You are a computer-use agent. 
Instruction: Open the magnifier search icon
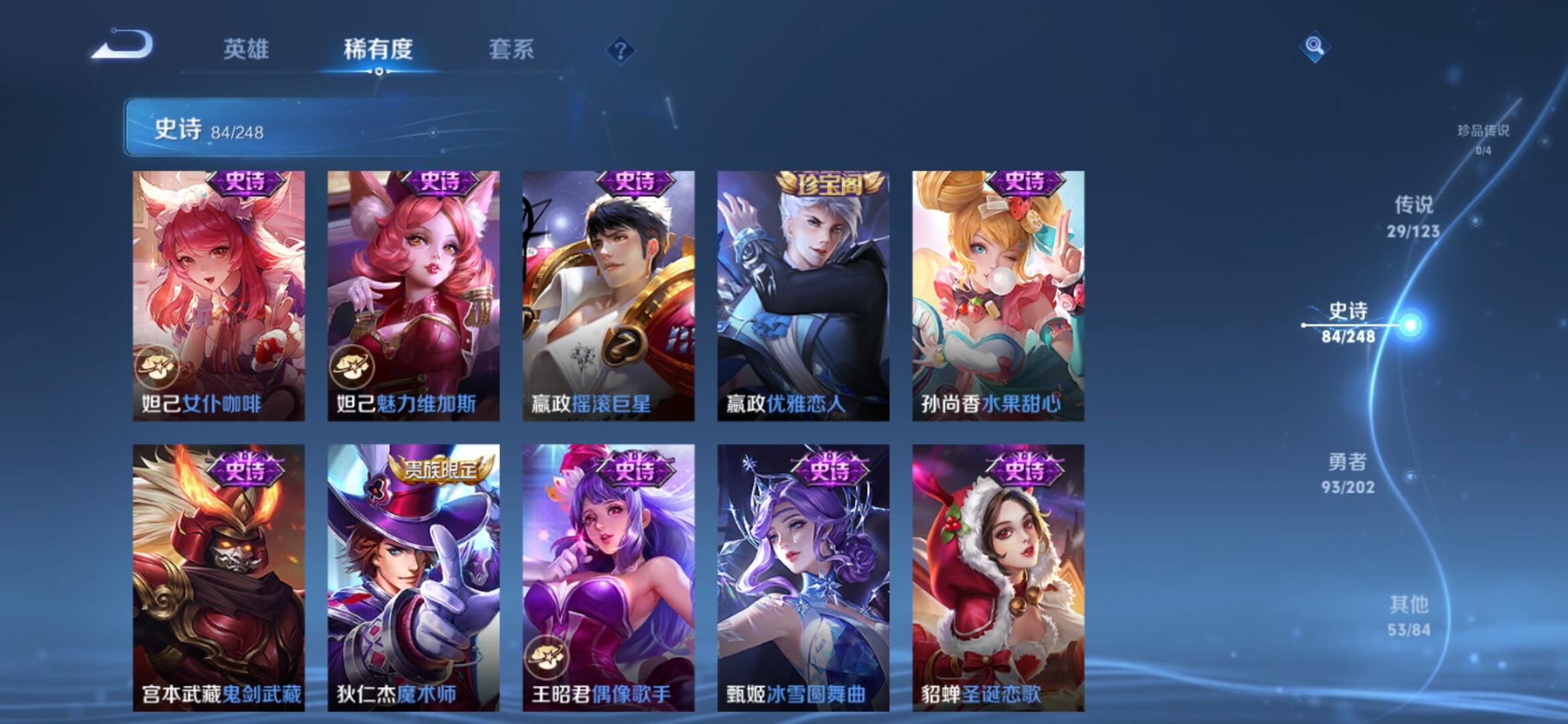(1314, 46)
